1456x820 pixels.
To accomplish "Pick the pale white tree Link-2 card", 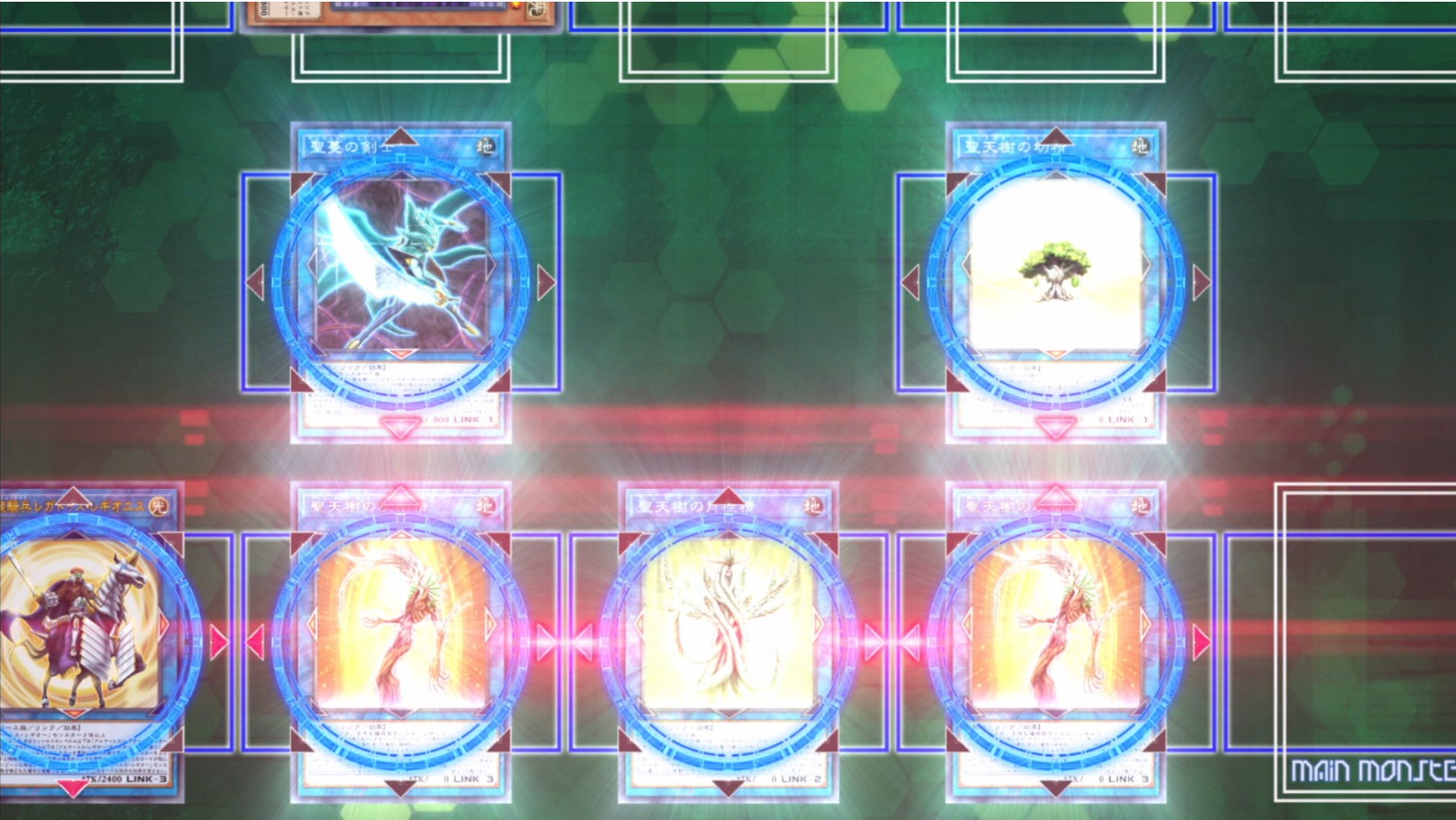I will pyautogui.click(x=728, y=640).
